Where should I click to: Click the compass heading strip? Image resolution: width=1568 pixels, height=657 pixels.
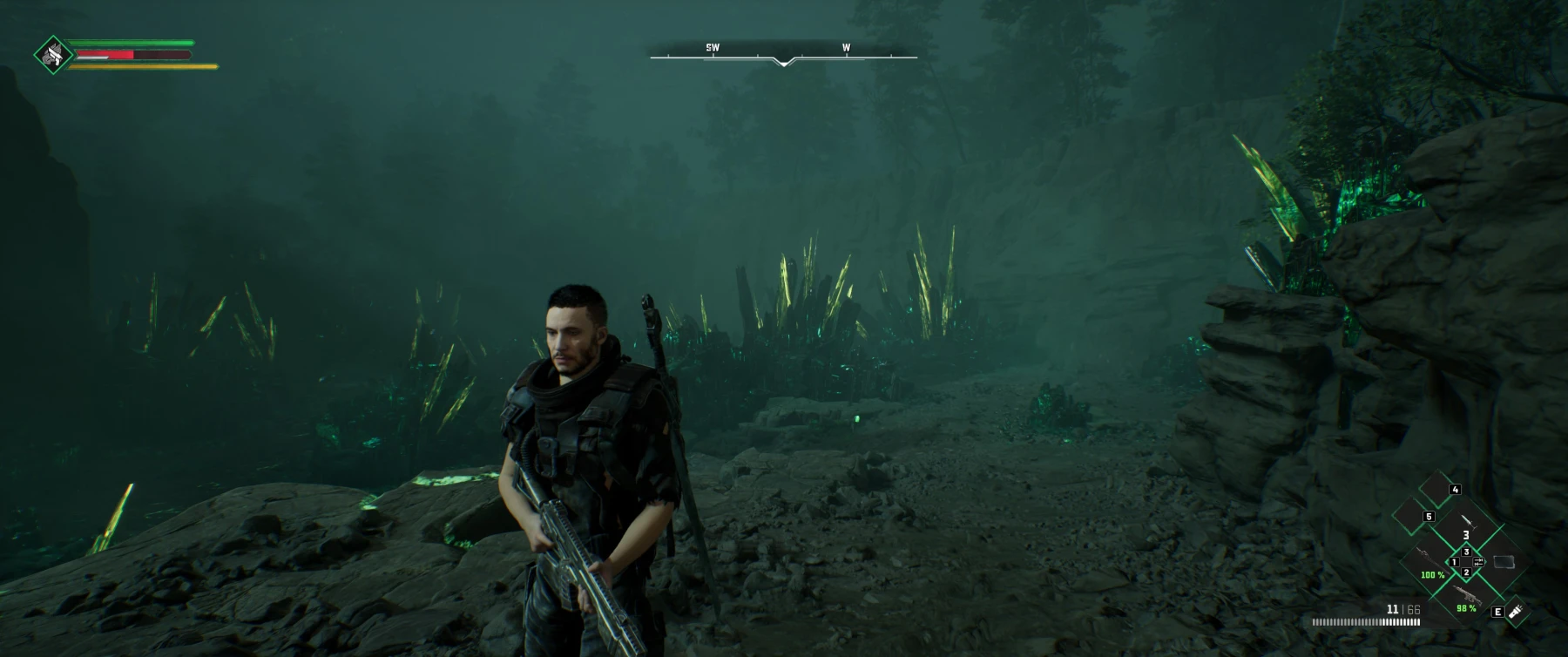783,56
